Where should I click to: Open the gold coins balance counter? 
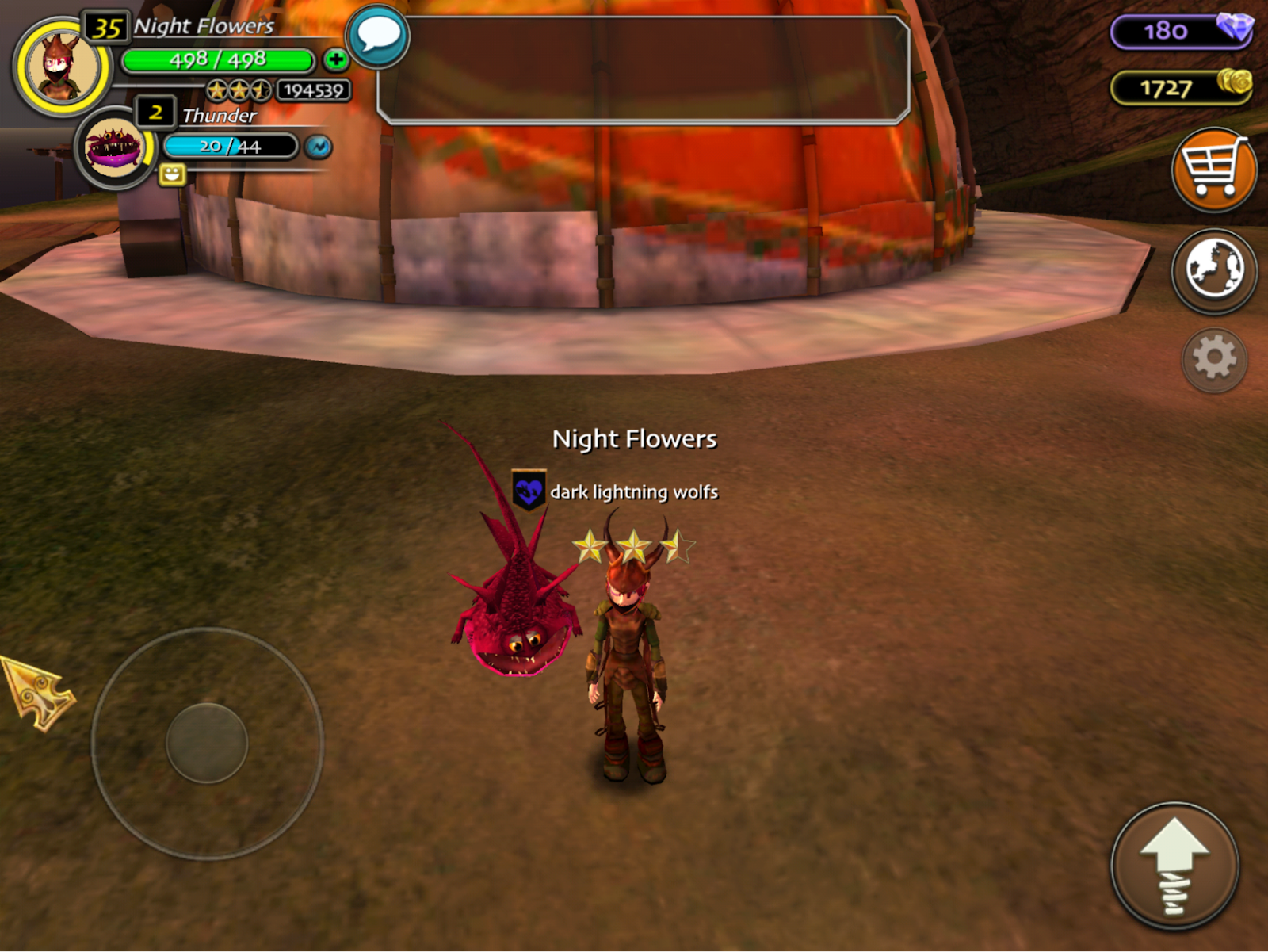click(1181, 87)
